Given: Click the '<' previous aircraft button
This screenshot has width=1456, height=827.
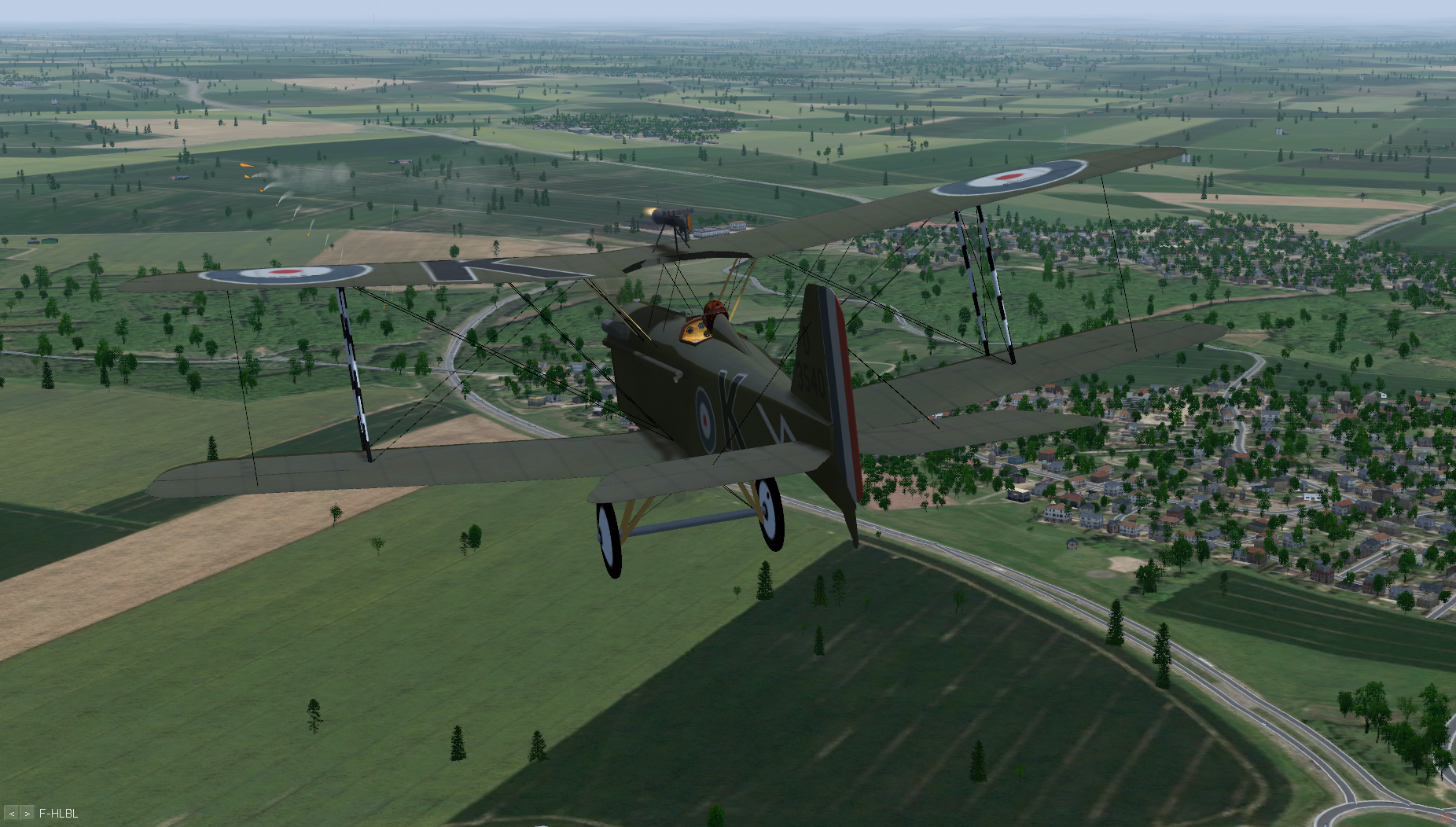Looking at the screenshot, I should pos(11,814).
